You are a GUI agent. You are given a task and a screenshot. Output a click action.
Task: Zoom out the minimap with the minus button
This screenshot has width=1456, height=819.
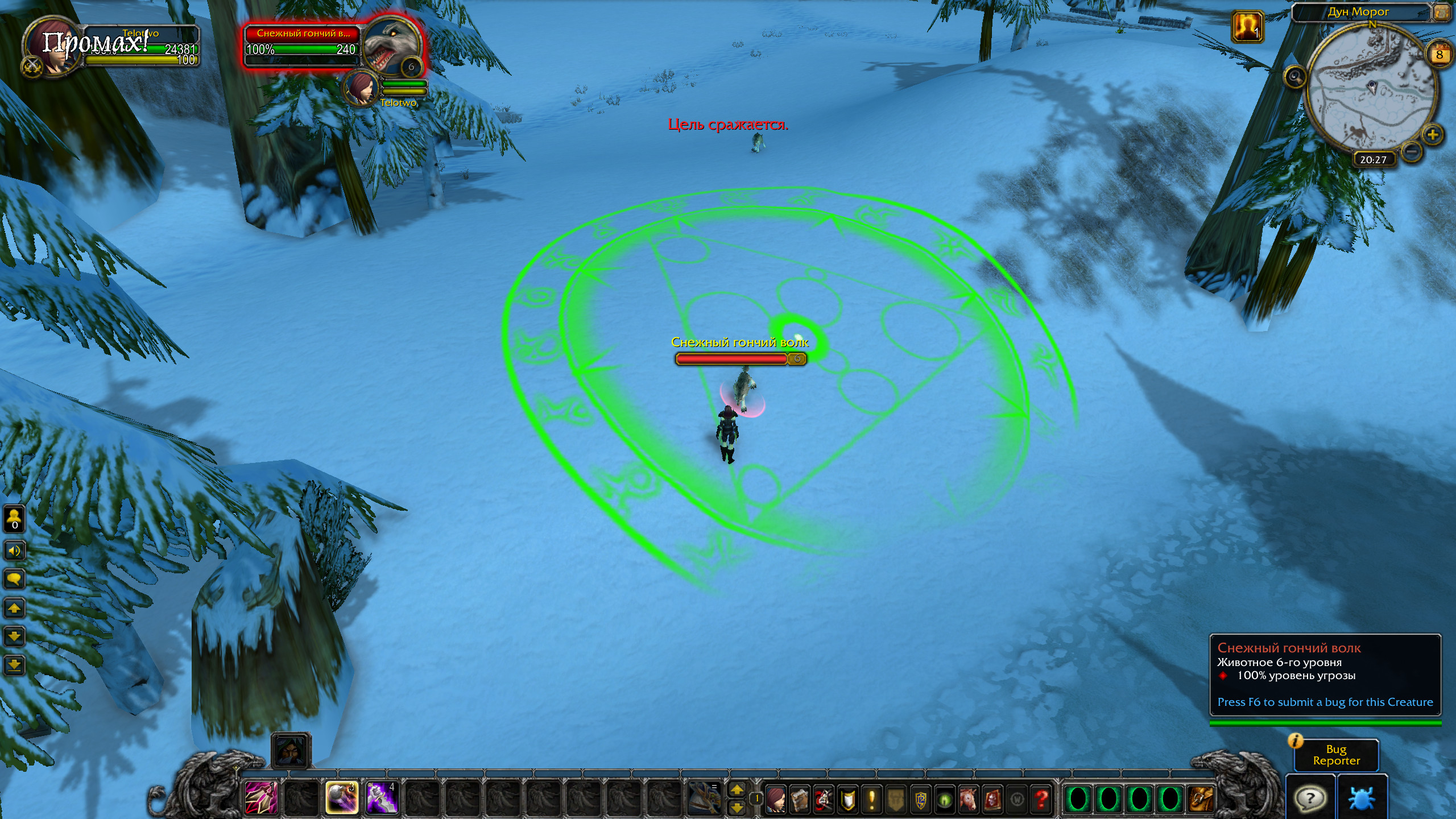[x=1411, y=151]
